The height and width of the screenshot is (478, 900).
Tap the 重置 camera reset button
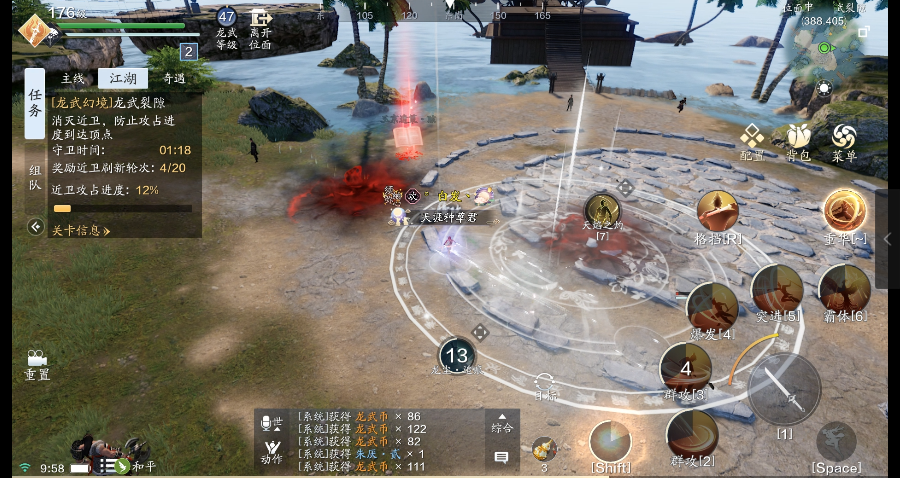[37, 364]
